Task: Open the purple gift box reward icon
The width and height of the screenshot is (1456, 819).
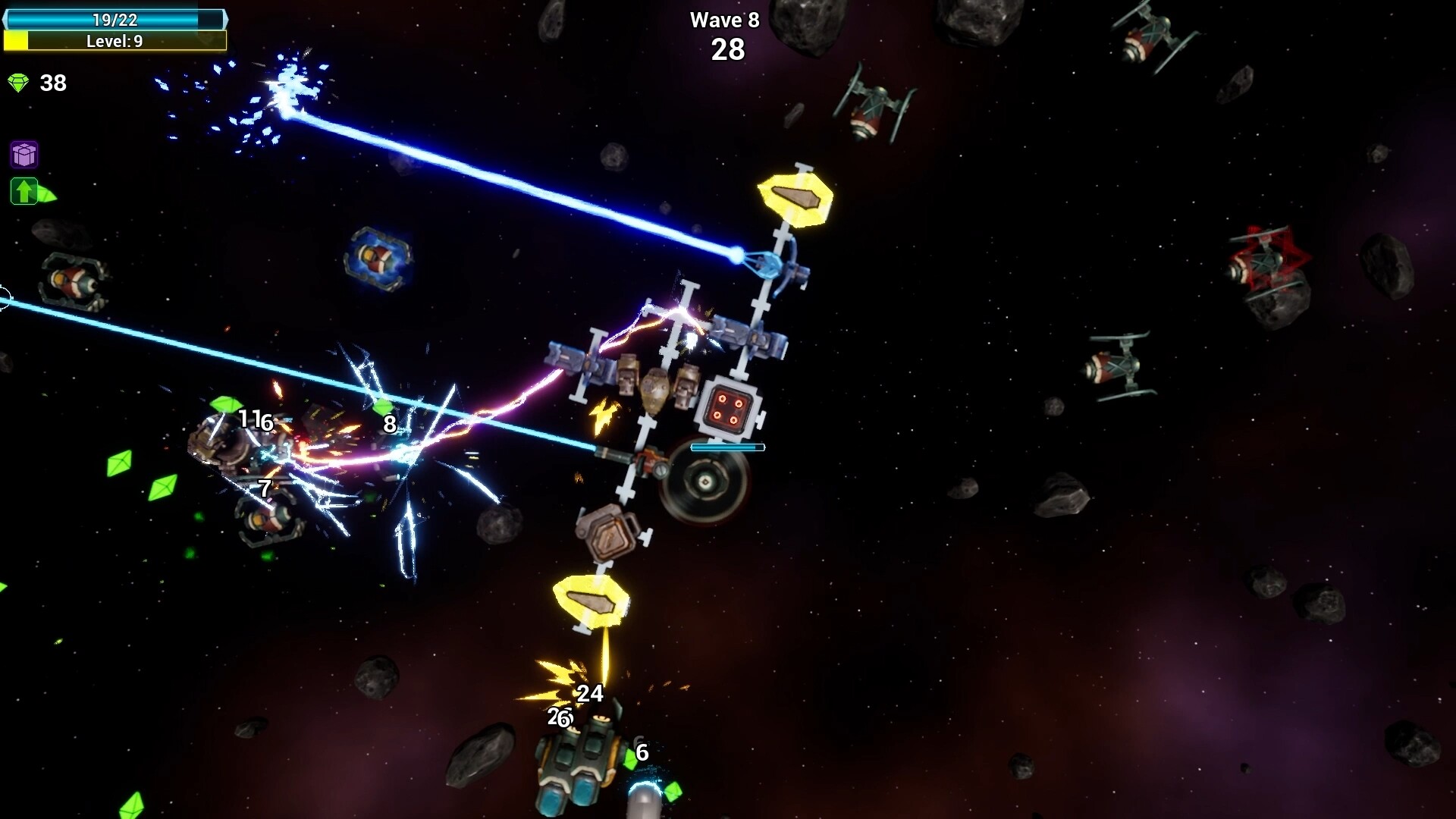Action: (x=24, y=155)
